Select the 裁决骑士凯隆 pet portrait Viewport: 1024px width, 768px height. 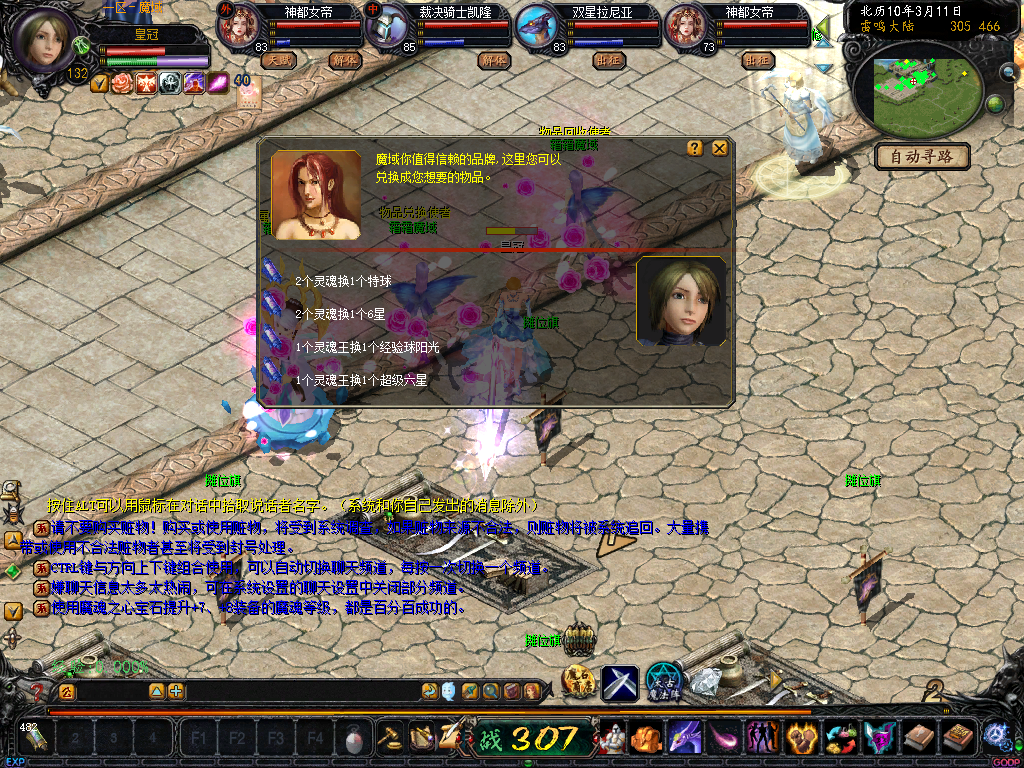point(385,27)
